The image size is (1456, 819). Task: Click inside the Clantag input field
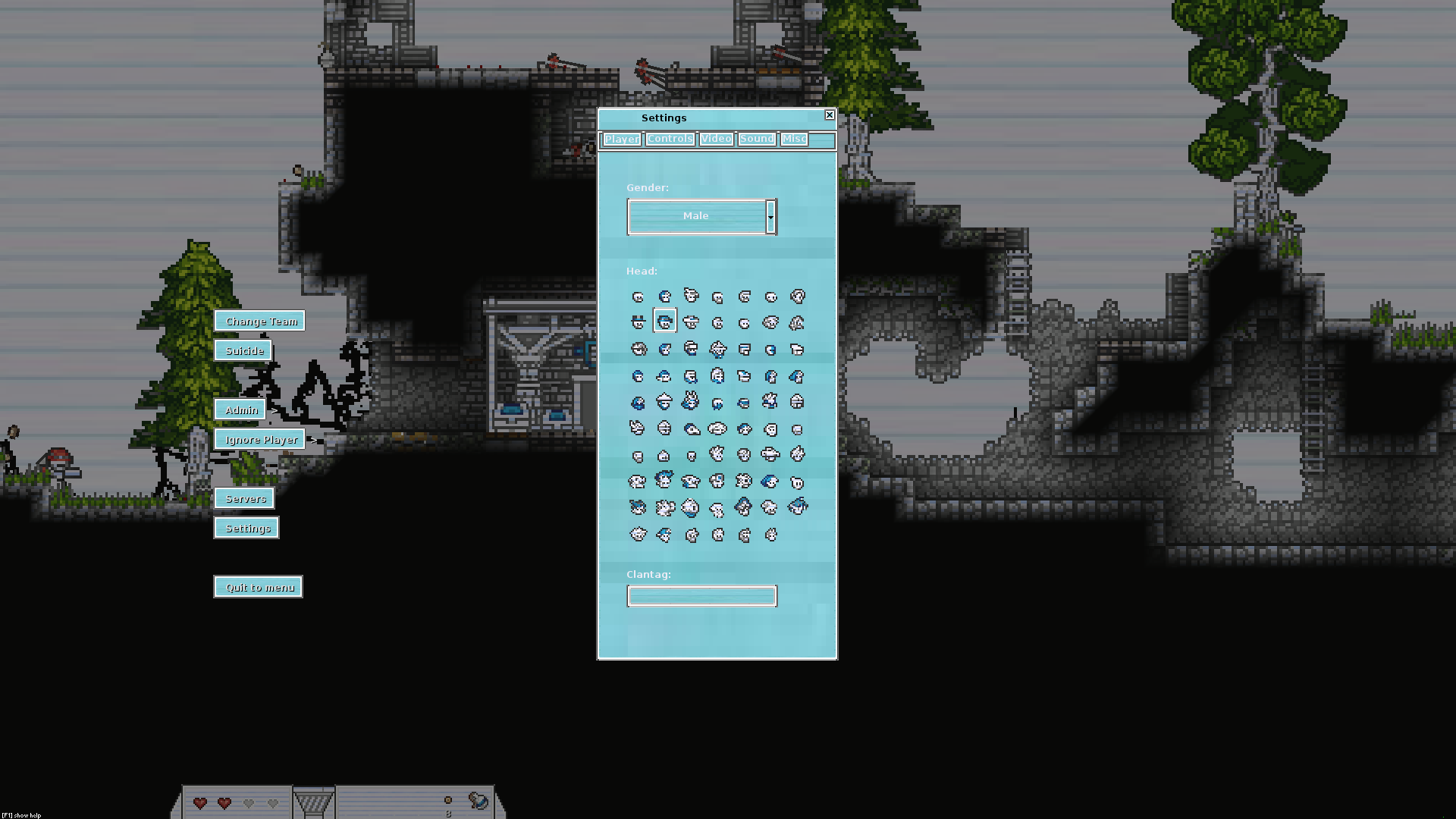pyautogui.click(x=701, y=596)
